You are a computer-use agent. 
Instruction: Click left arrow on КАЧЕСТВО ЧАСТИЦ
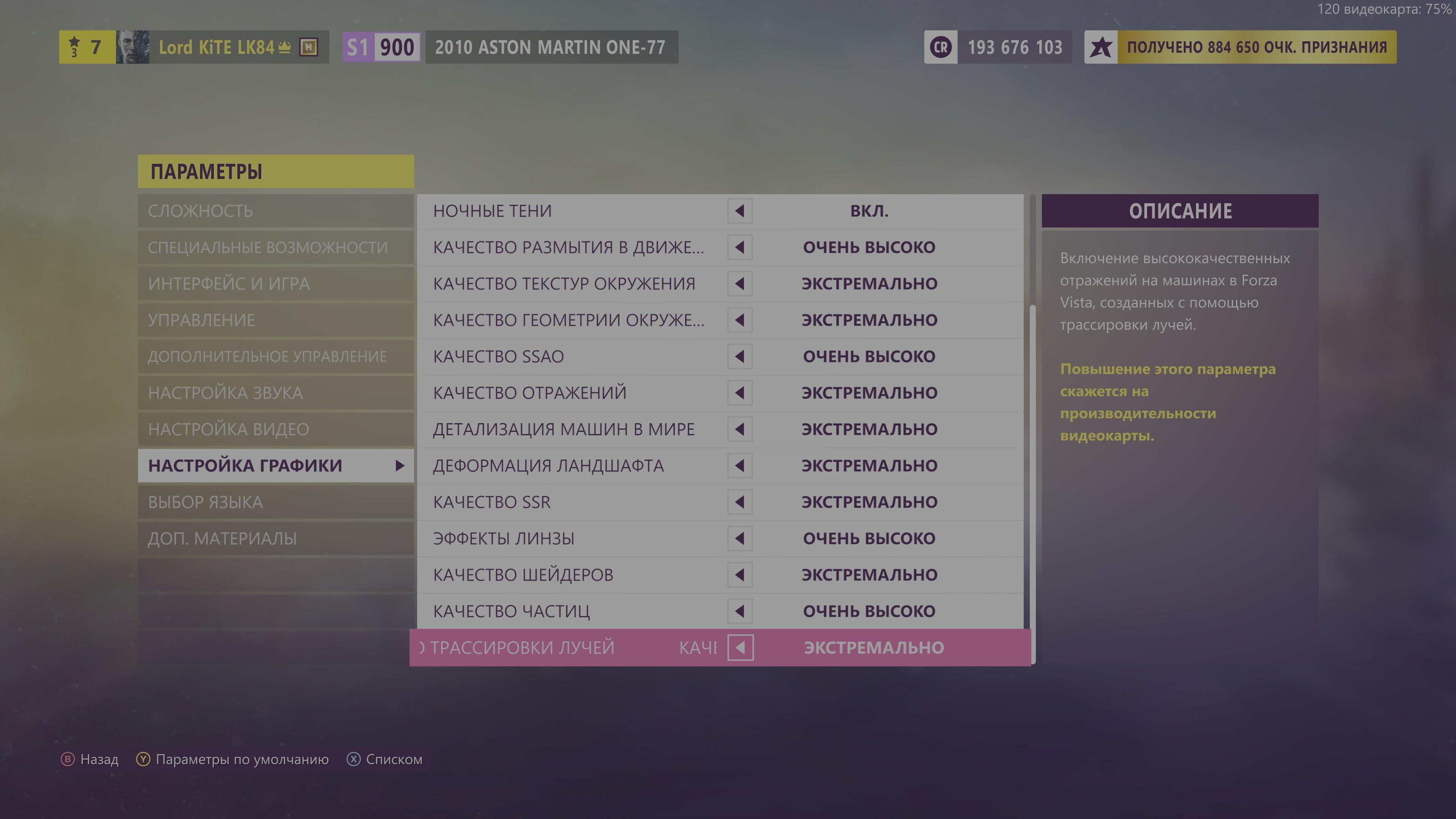click(x=740, y=611)
